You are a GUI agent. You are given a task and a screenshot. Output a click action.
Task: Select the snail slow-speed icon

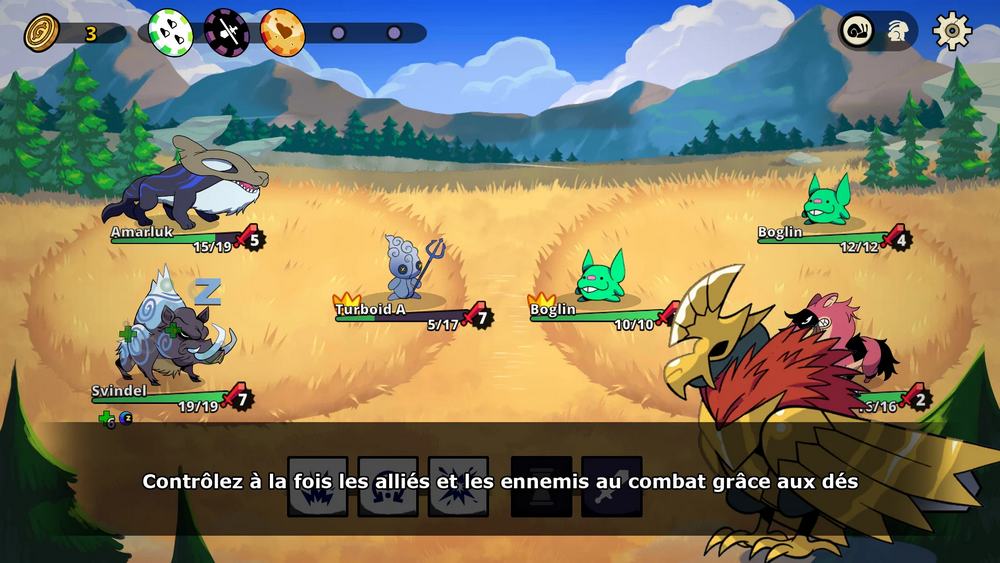pyautogui.click(x=857, y=31)
